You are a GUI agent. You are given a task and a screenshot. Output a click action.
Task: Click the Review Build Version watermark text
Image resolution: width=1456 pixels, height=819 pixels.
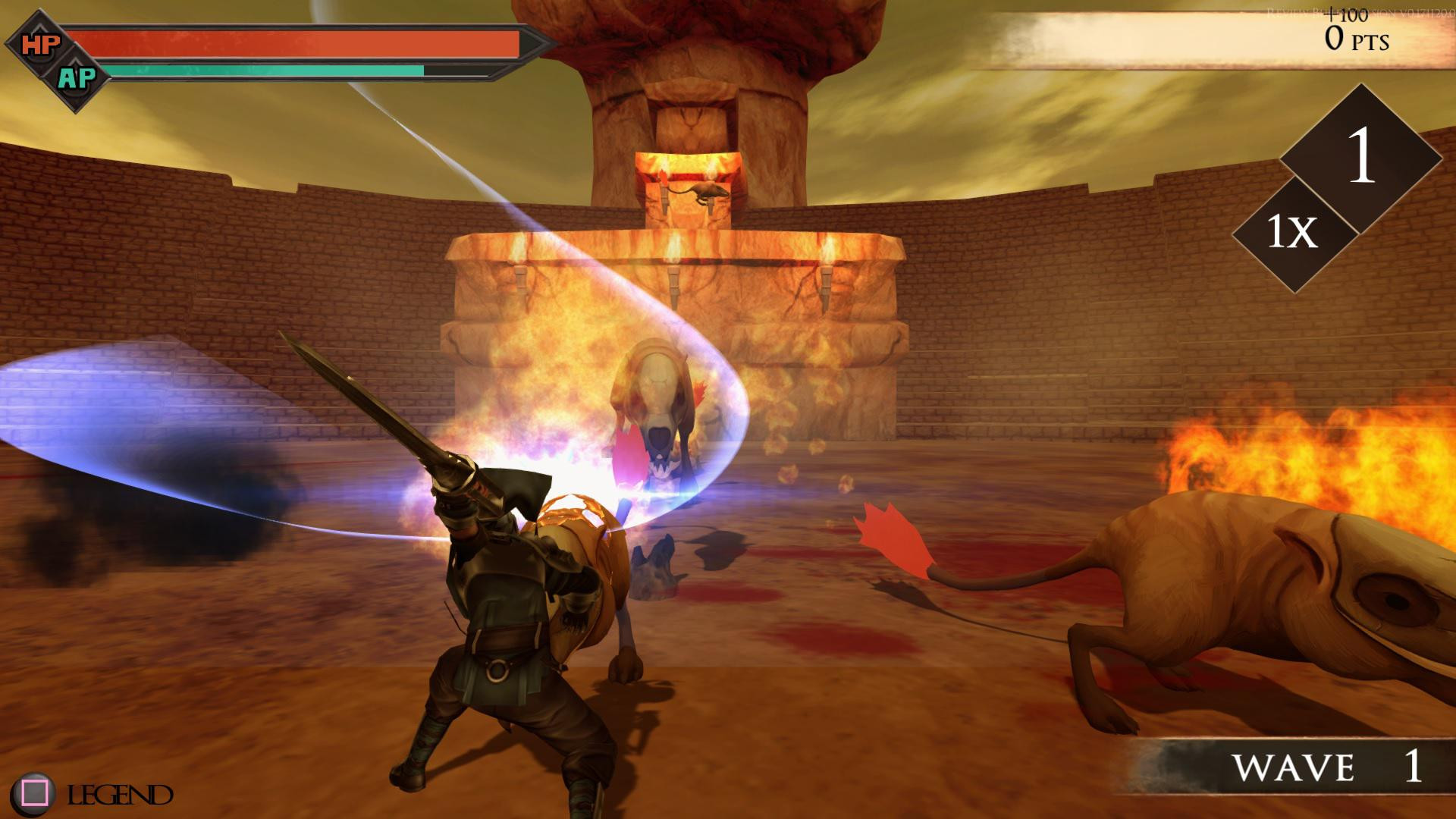(x=1357, y=13)
